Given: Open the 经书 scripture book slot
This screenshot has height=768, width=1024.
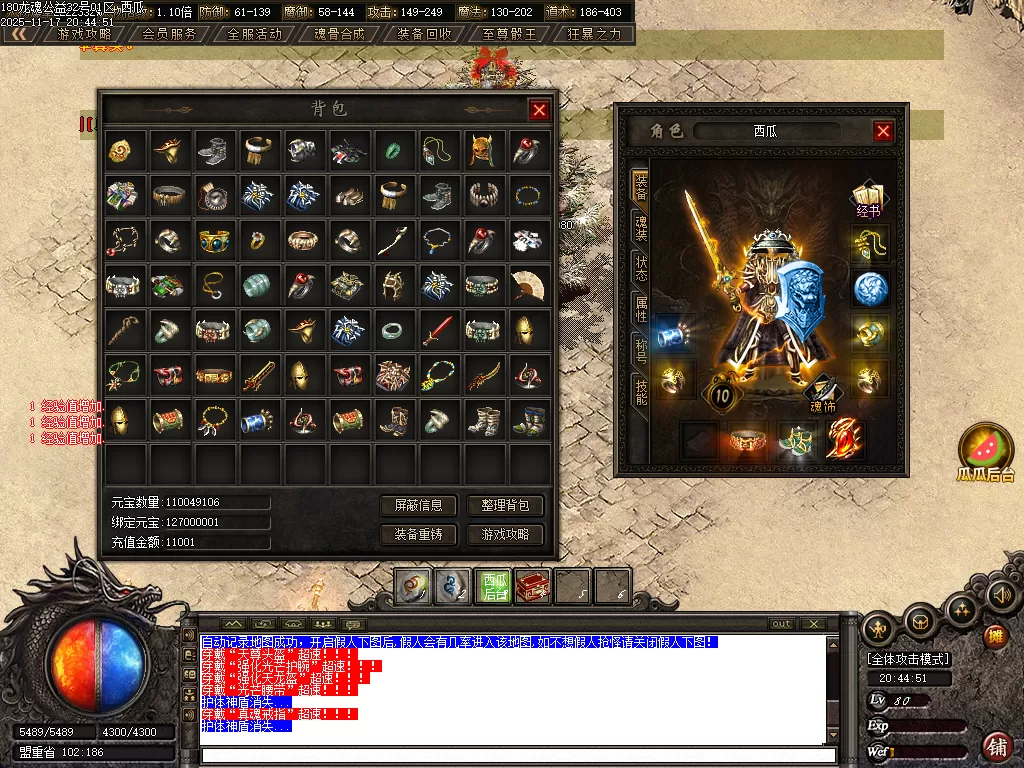Looking at the screenshot, I should coord(868,197).
